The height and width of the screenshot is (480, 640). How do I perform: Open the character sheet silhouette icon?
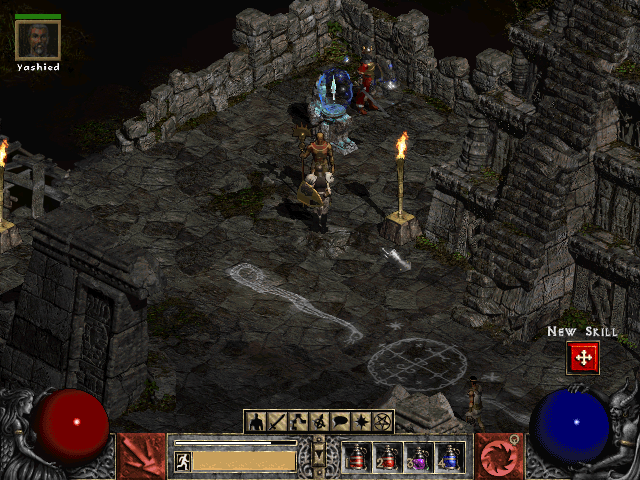point(256,422)
